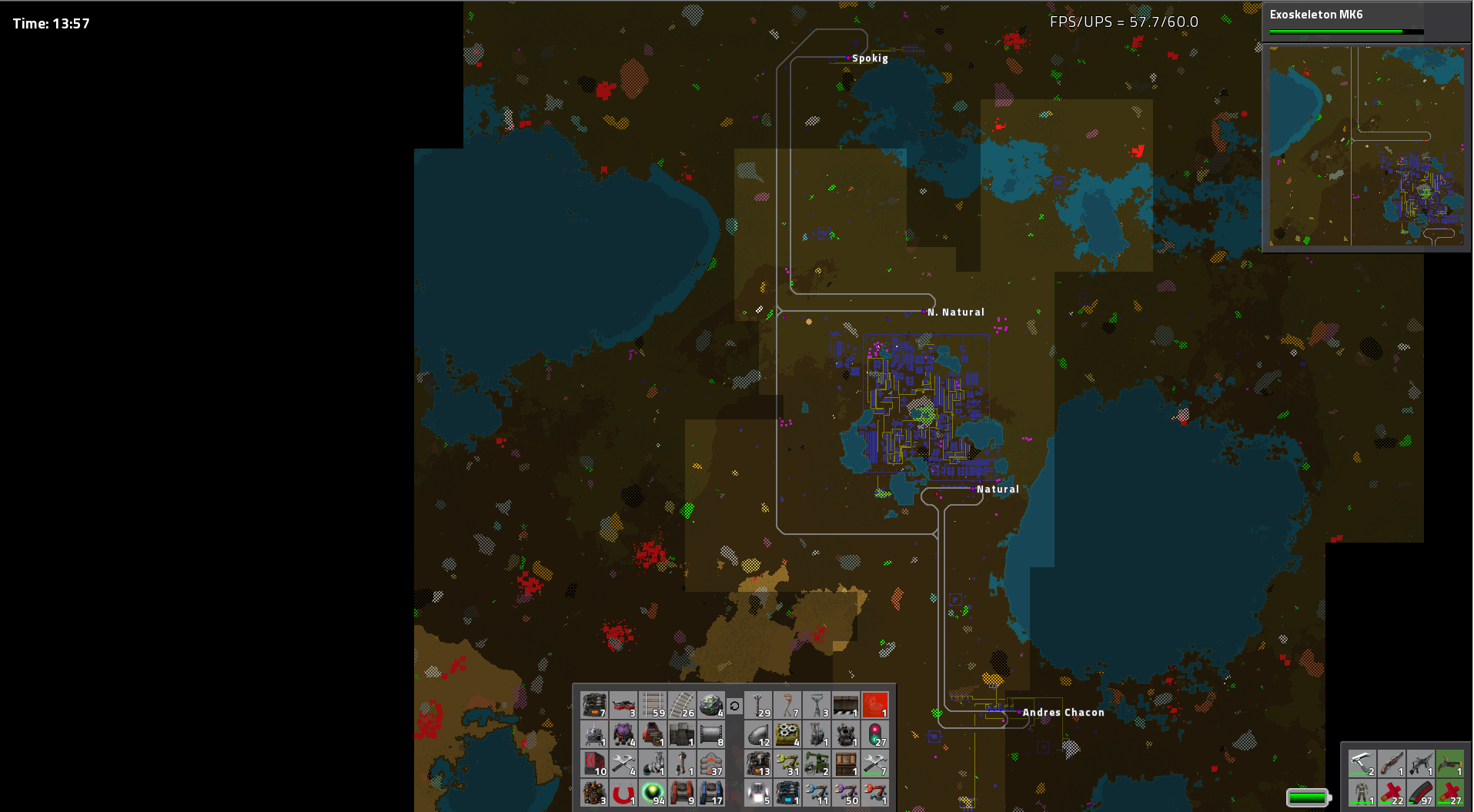The width and height of the screenshot is (1474, 812).
Task: Pick the green pumpjack slot
Action: (817, 764)
